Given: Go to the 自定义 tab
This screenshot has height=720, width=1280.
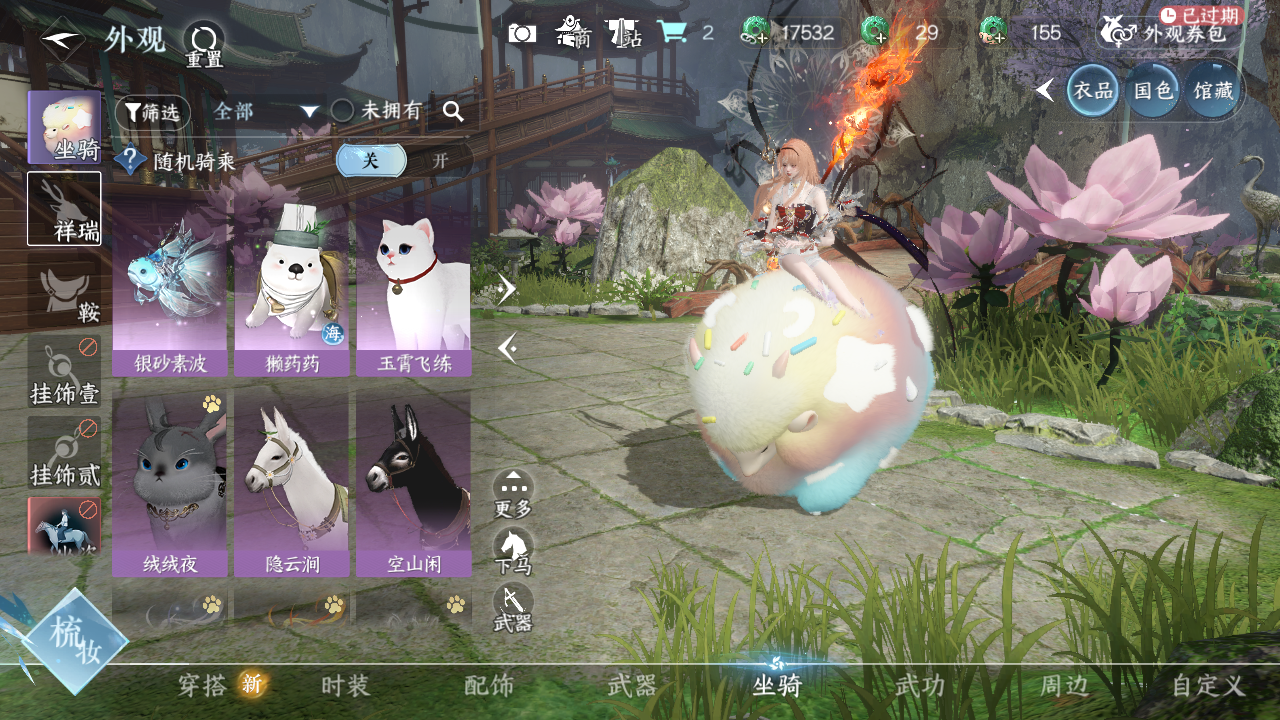Looking at the screenshot, I should (1208, 686).
